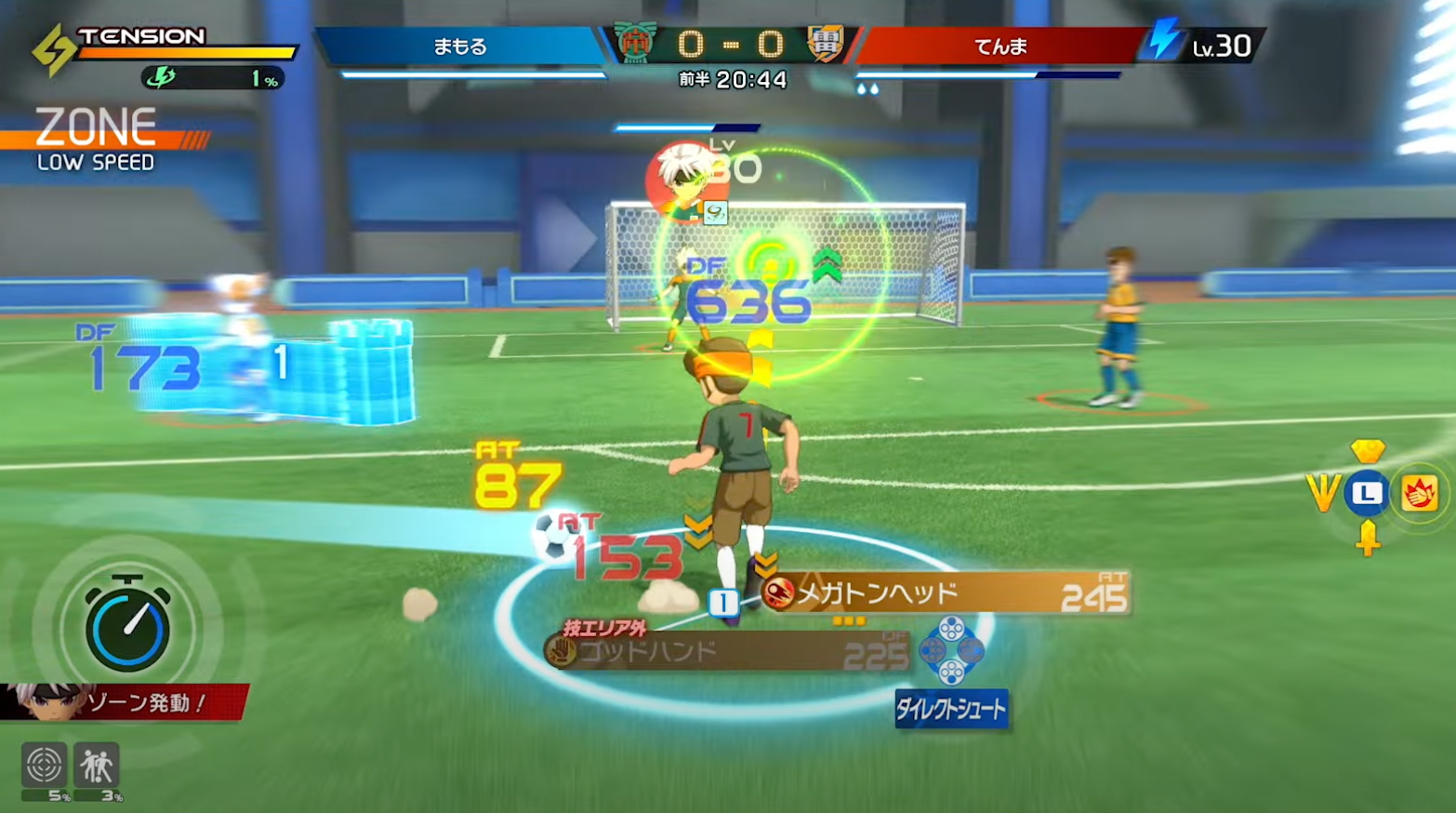1456x813 pixels.
Task: Open the d-pad selector beside Direct Shoot
Action: tap(949, 651)
